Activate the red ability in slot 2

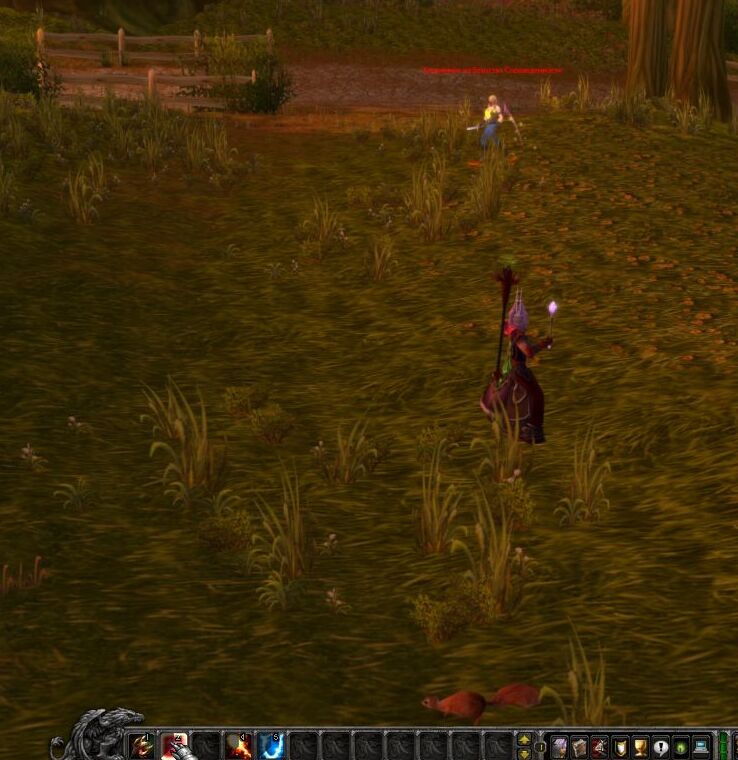[x=174, y=746]
